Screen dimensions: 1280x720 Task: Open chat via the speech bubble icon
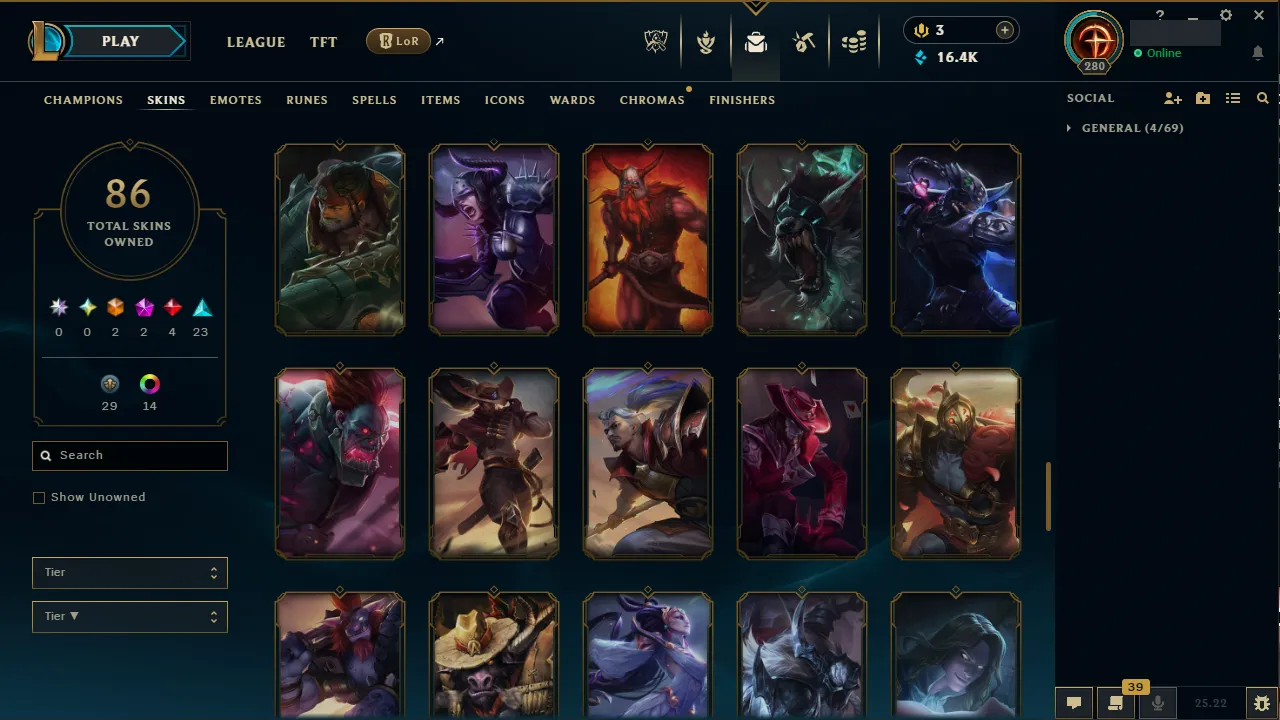point(1074,702)
